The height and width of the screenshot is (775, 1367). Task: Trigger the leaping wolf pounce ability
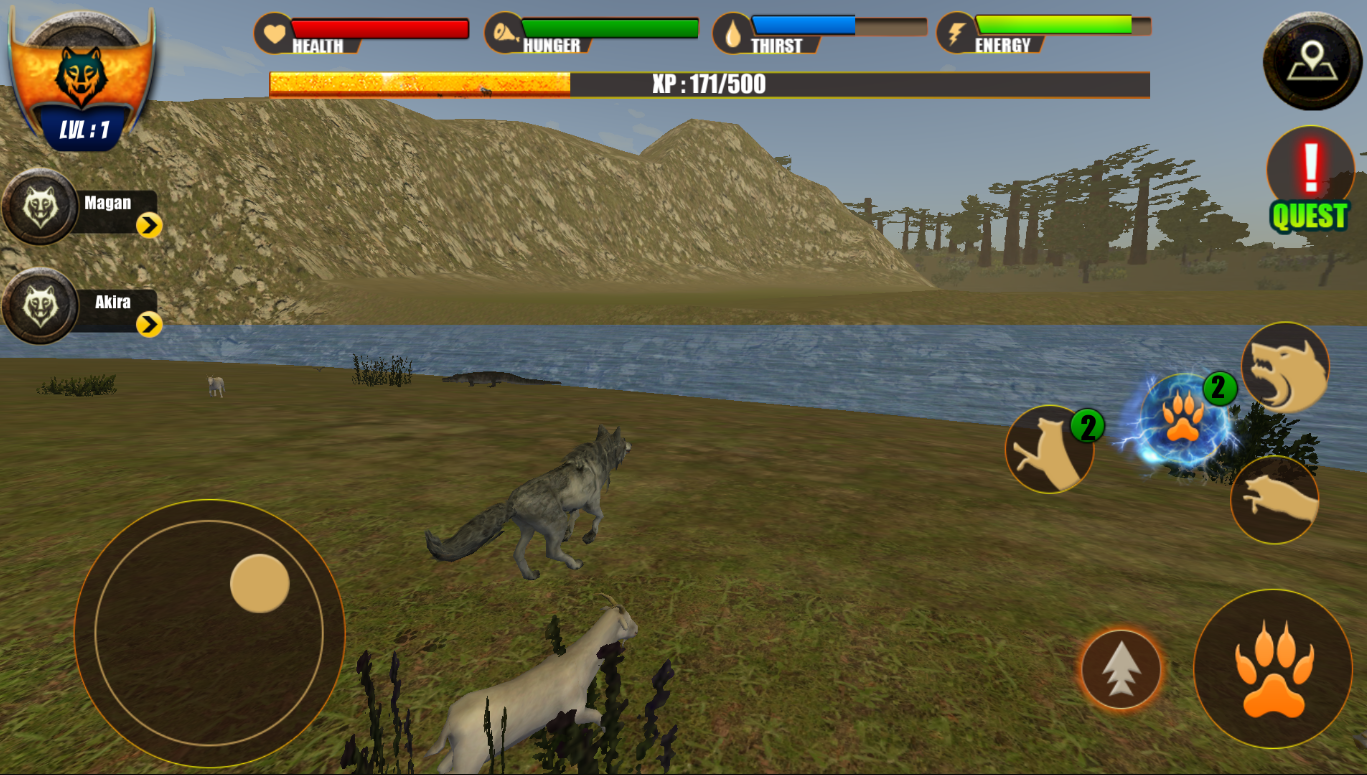[1049, 449]
